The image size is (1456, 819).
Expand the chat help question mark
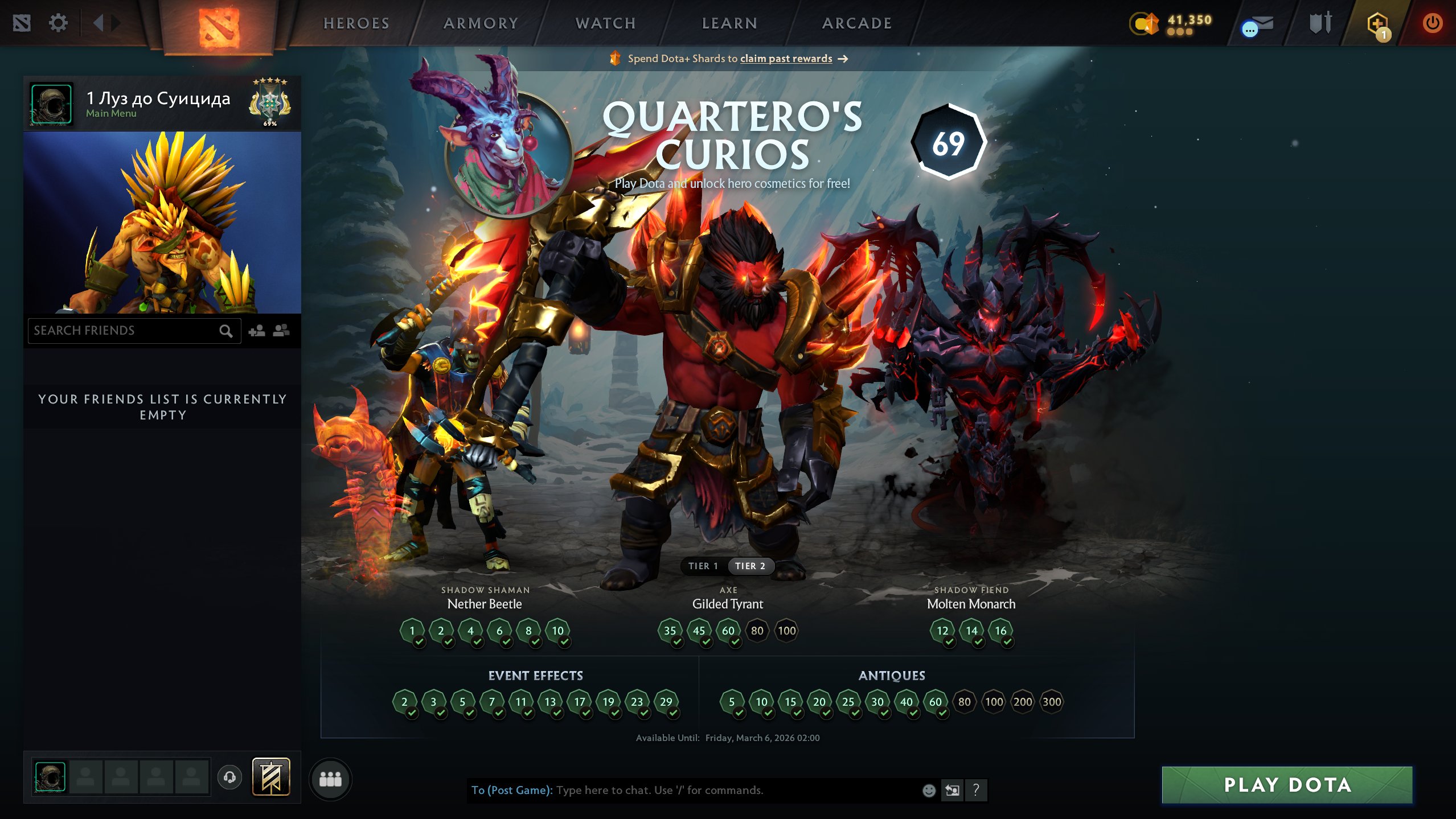click(x=975, y=790)
